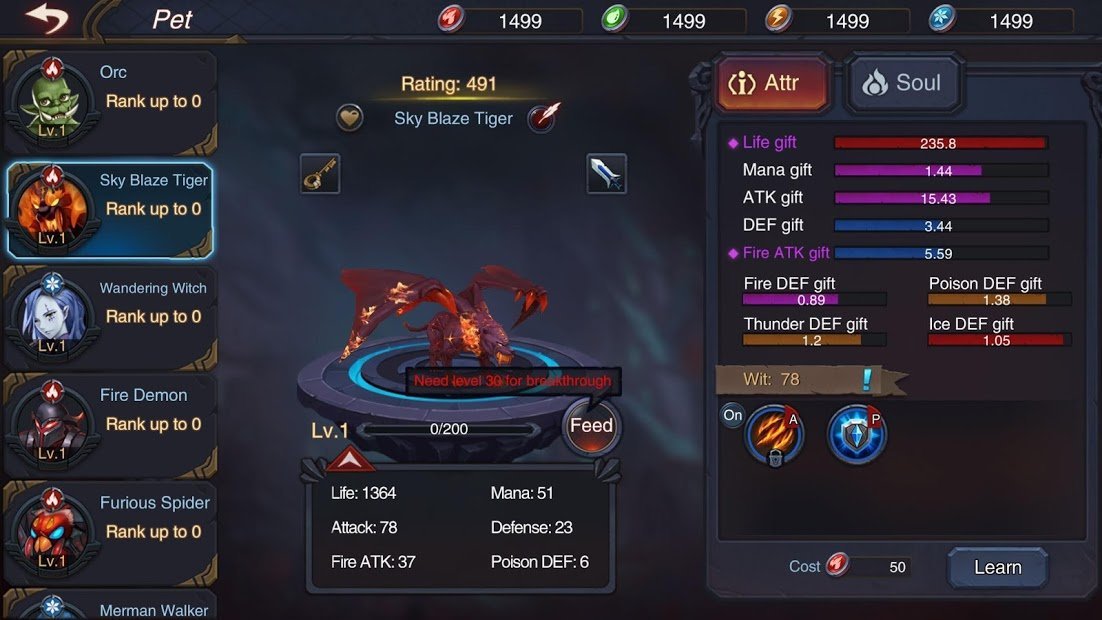Open the fish item slot
The width and height of the screenshot is (1102, 620).
pyautogui.click(x=607, y=174)
